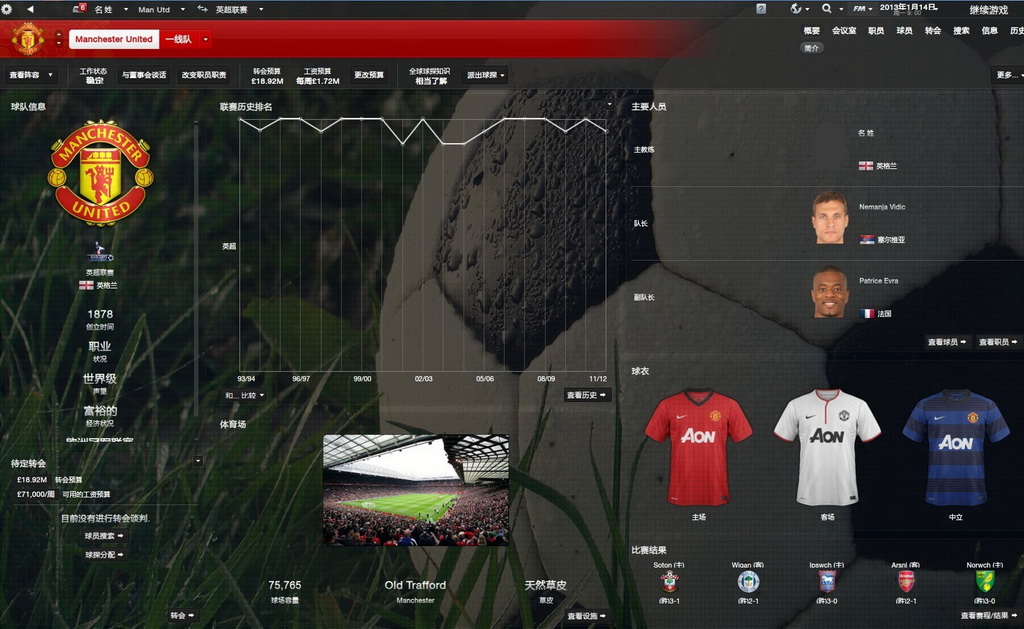The image size is (1024, 629).
Task: Open the 一线队 team selector dropdown
Action: coord(187,39)
